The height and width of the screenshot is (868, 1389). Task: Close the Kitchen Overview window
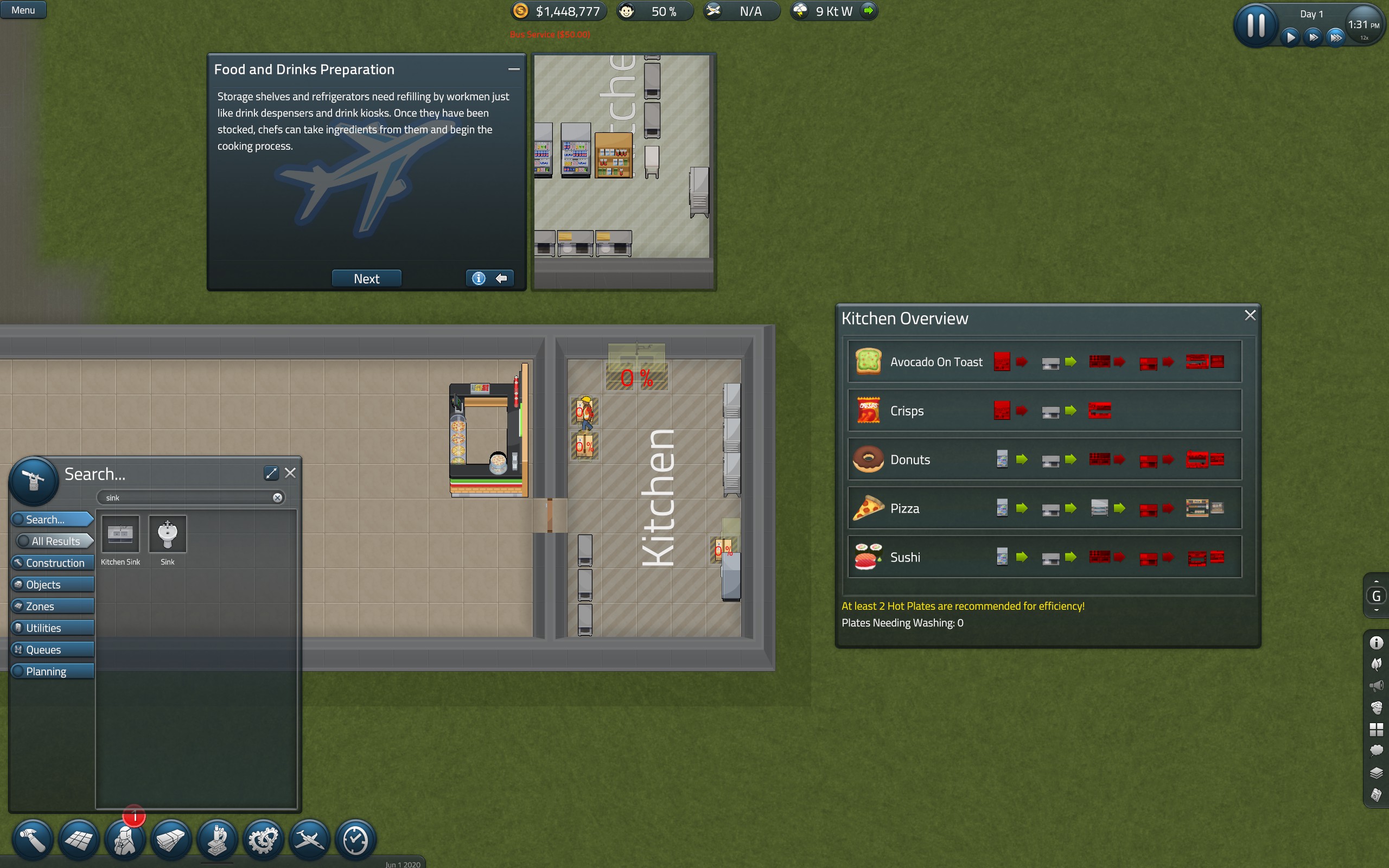click(x=1250, y=315)
